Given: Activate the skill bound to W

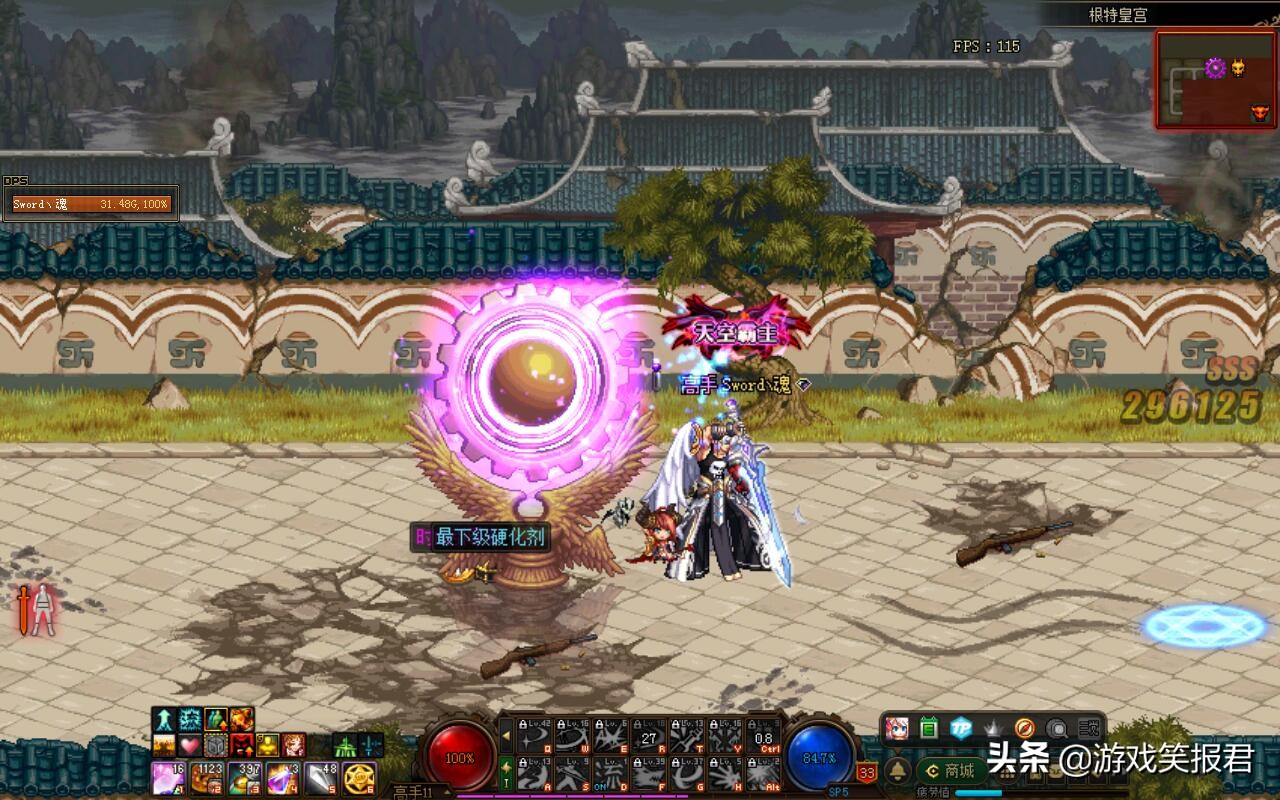Looking at the screenshot, I should (571, 736).
